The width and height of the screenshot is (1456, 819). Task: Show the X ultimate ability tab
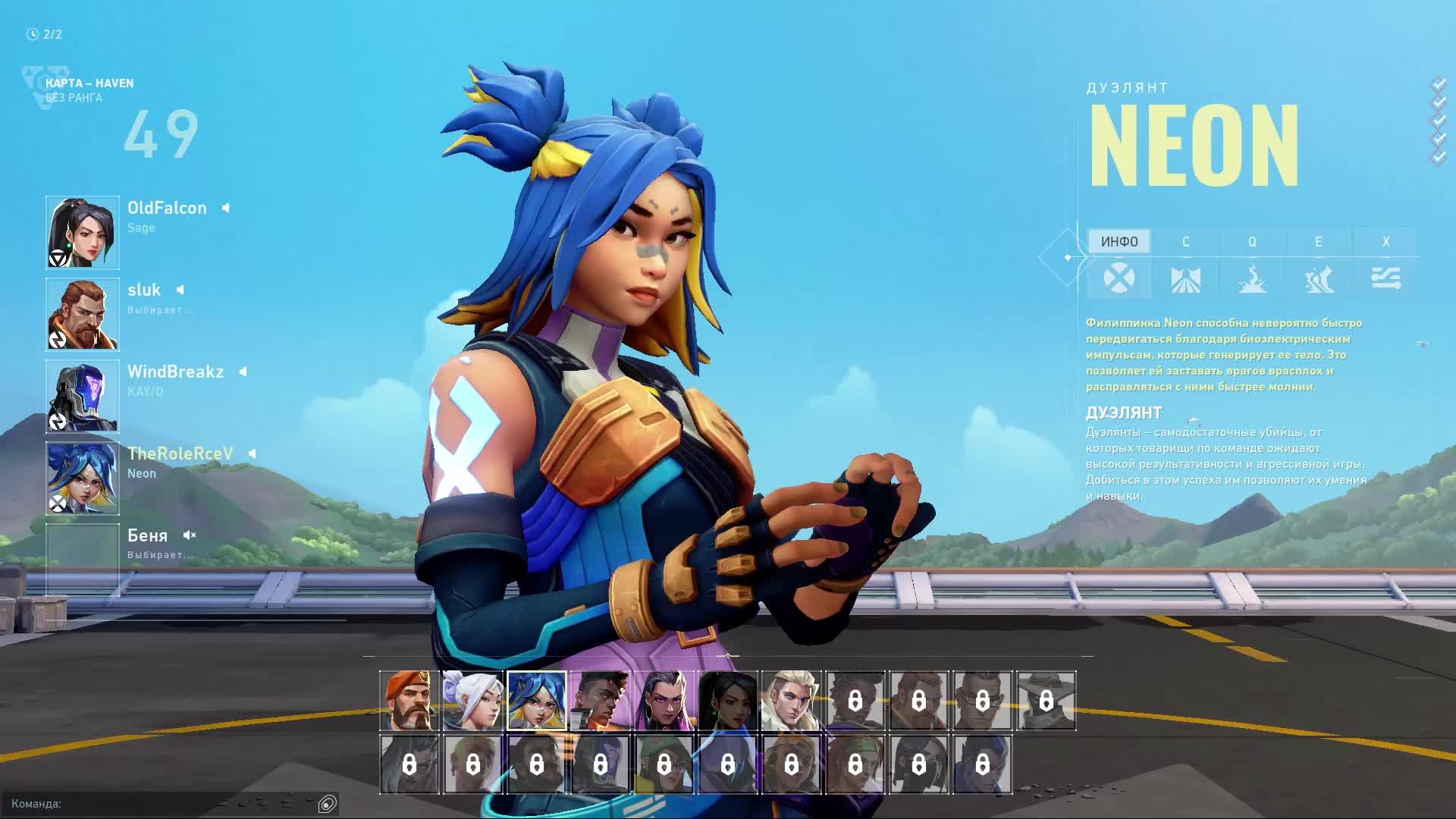tap(1385, 242)
